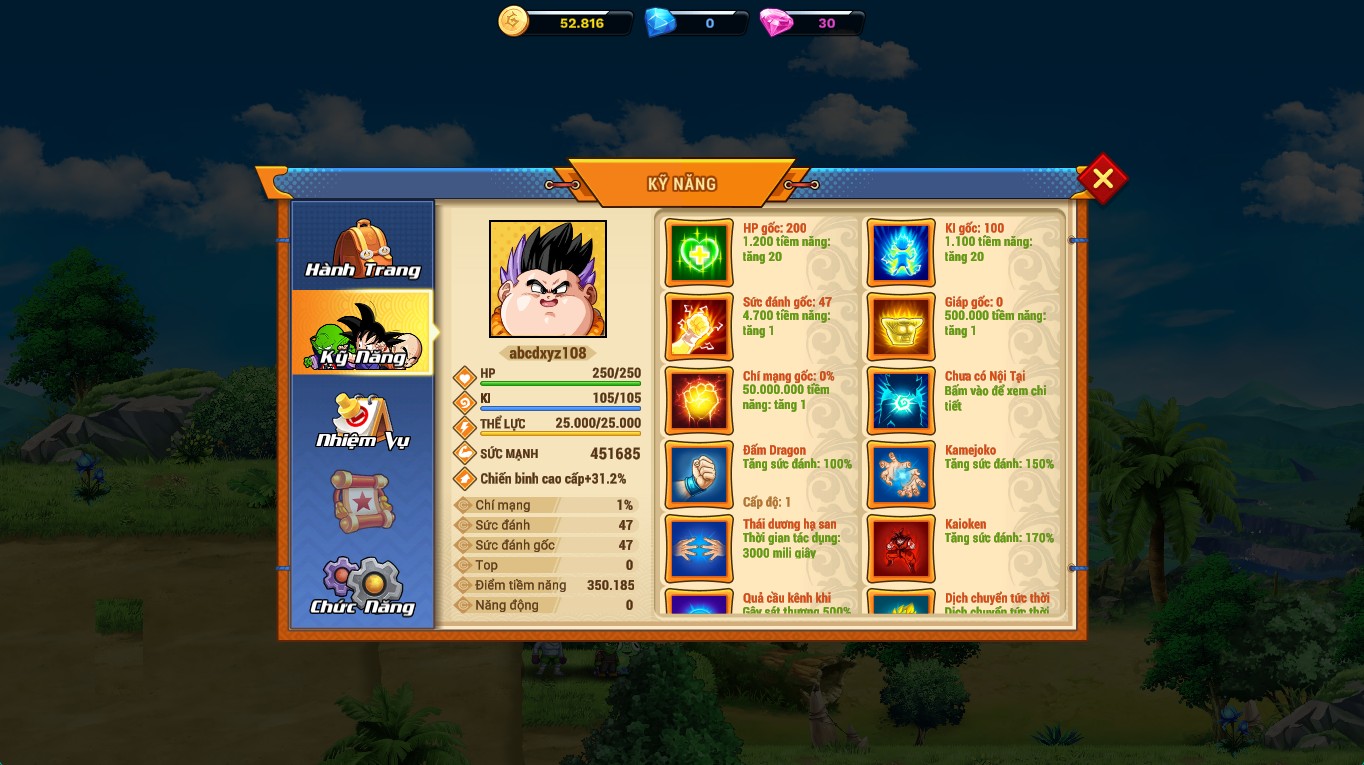Increase Sức đánh gốc fist icon
Image resolution: width=1364 pixels, height=765 pixels.
click(x=699, y=327)
